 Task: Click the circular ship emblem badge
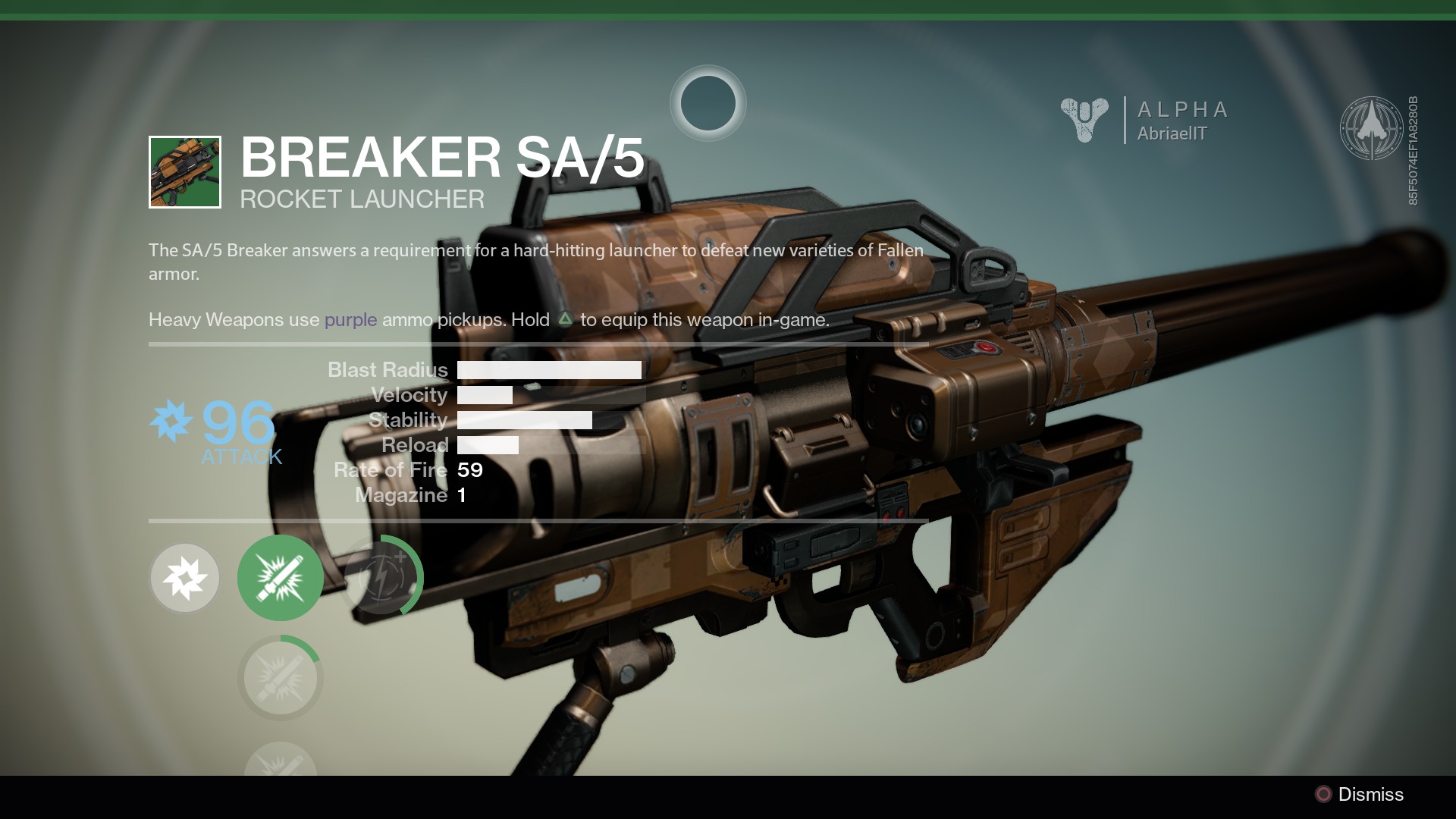(1371, 127)
